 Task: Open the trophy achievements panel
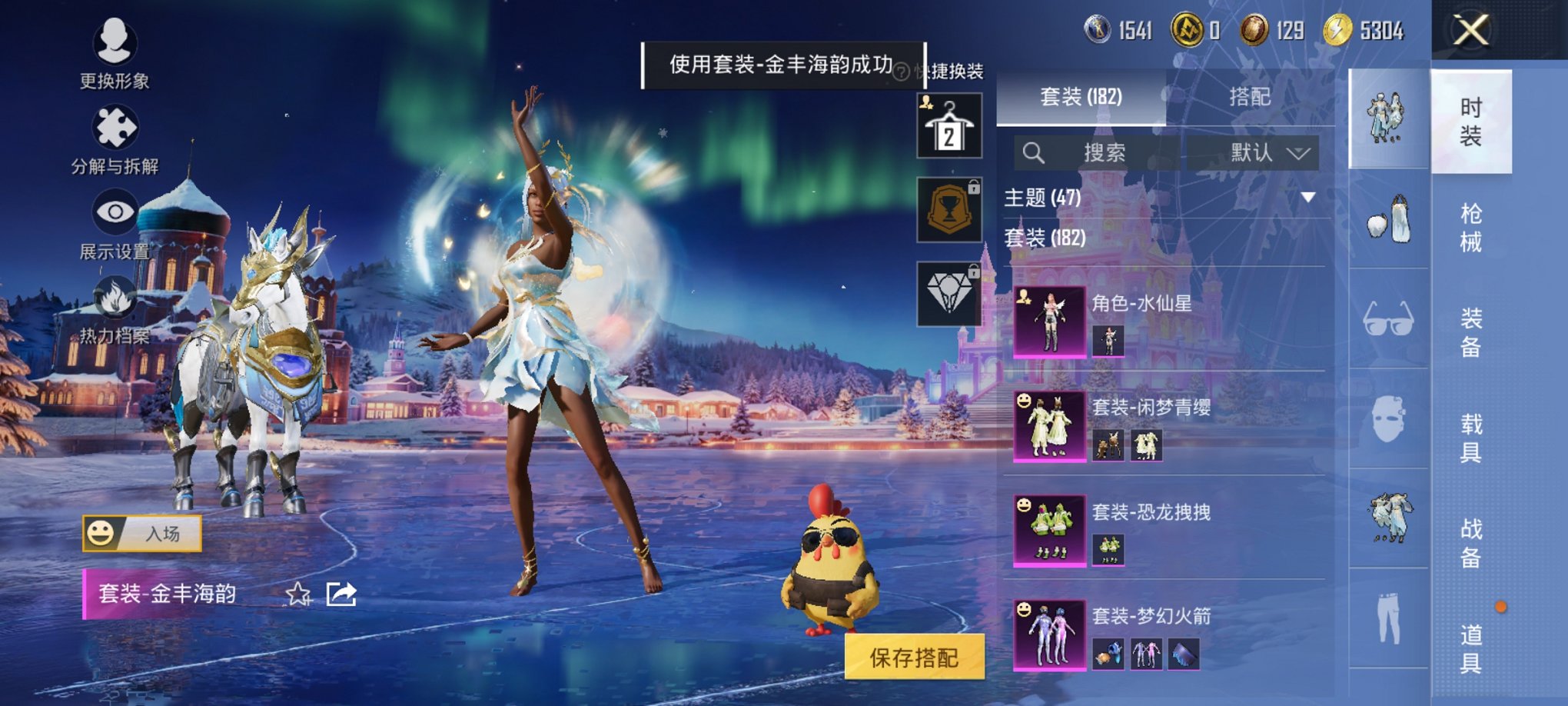point(949,209)
